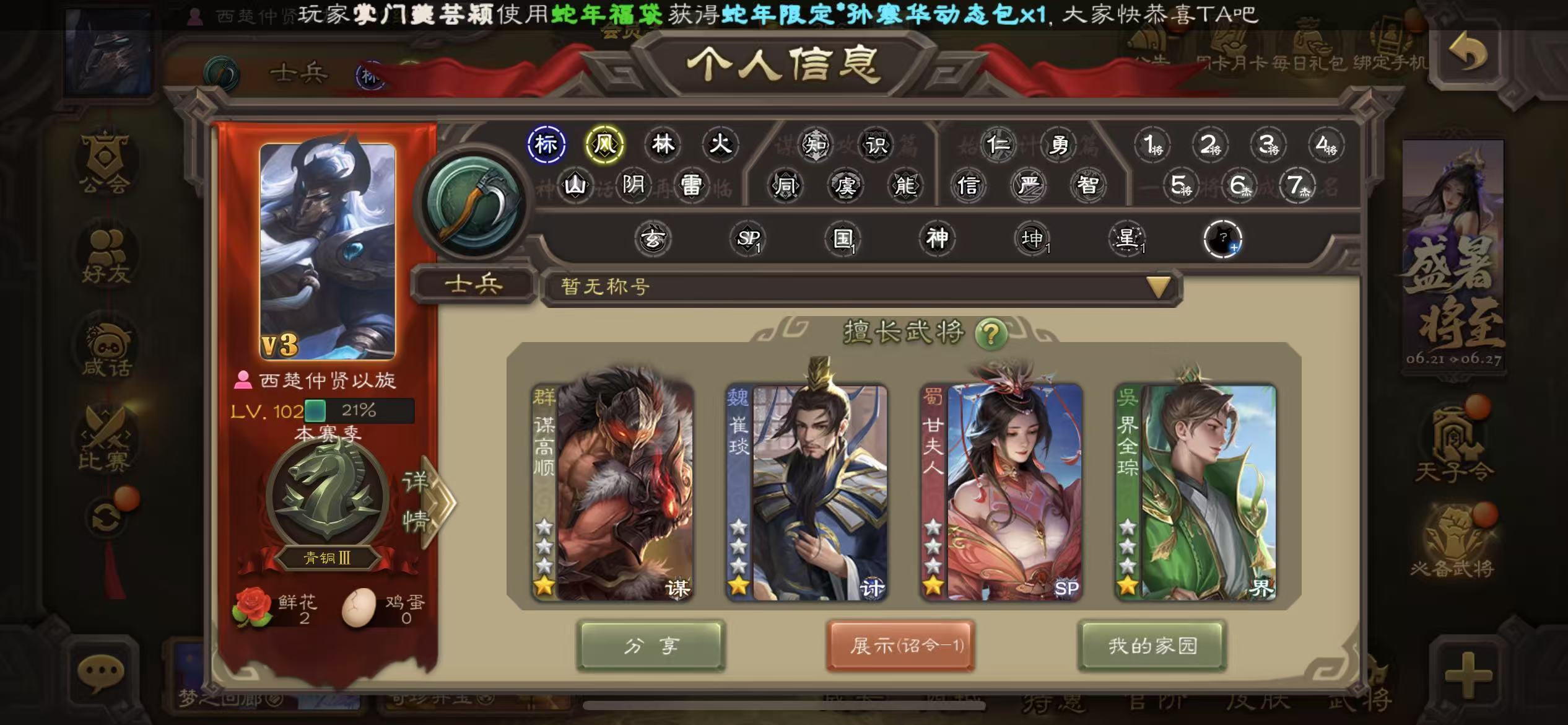This screenshot has width=1568, height=725.
Task: Switch to the 标 card pack badge
Action: click(x=546, y=144)
